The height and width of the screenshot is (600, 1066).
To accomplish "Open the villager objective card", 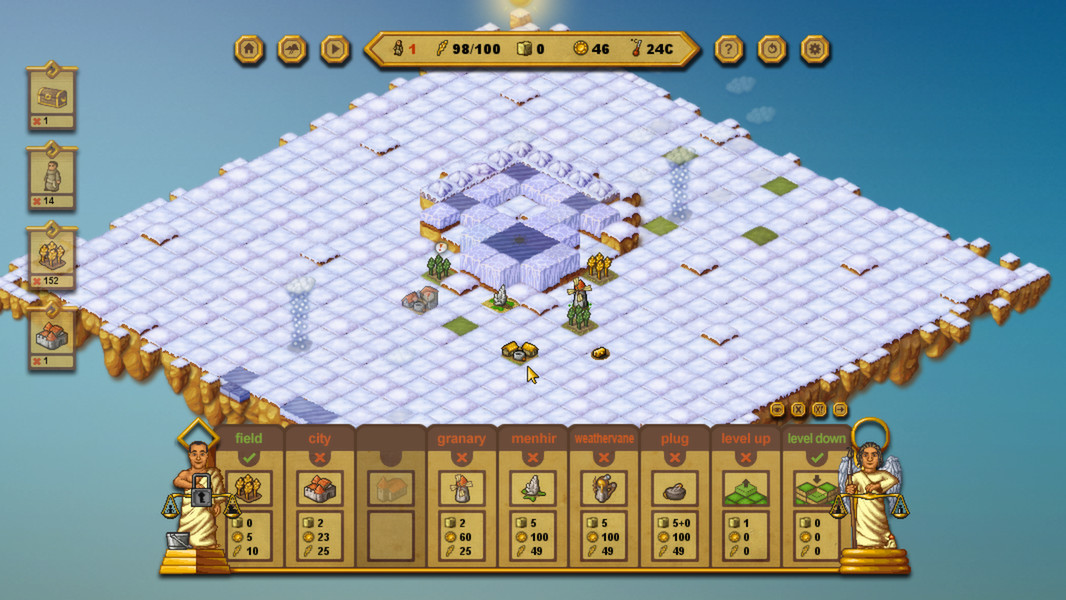I will 52,177.
